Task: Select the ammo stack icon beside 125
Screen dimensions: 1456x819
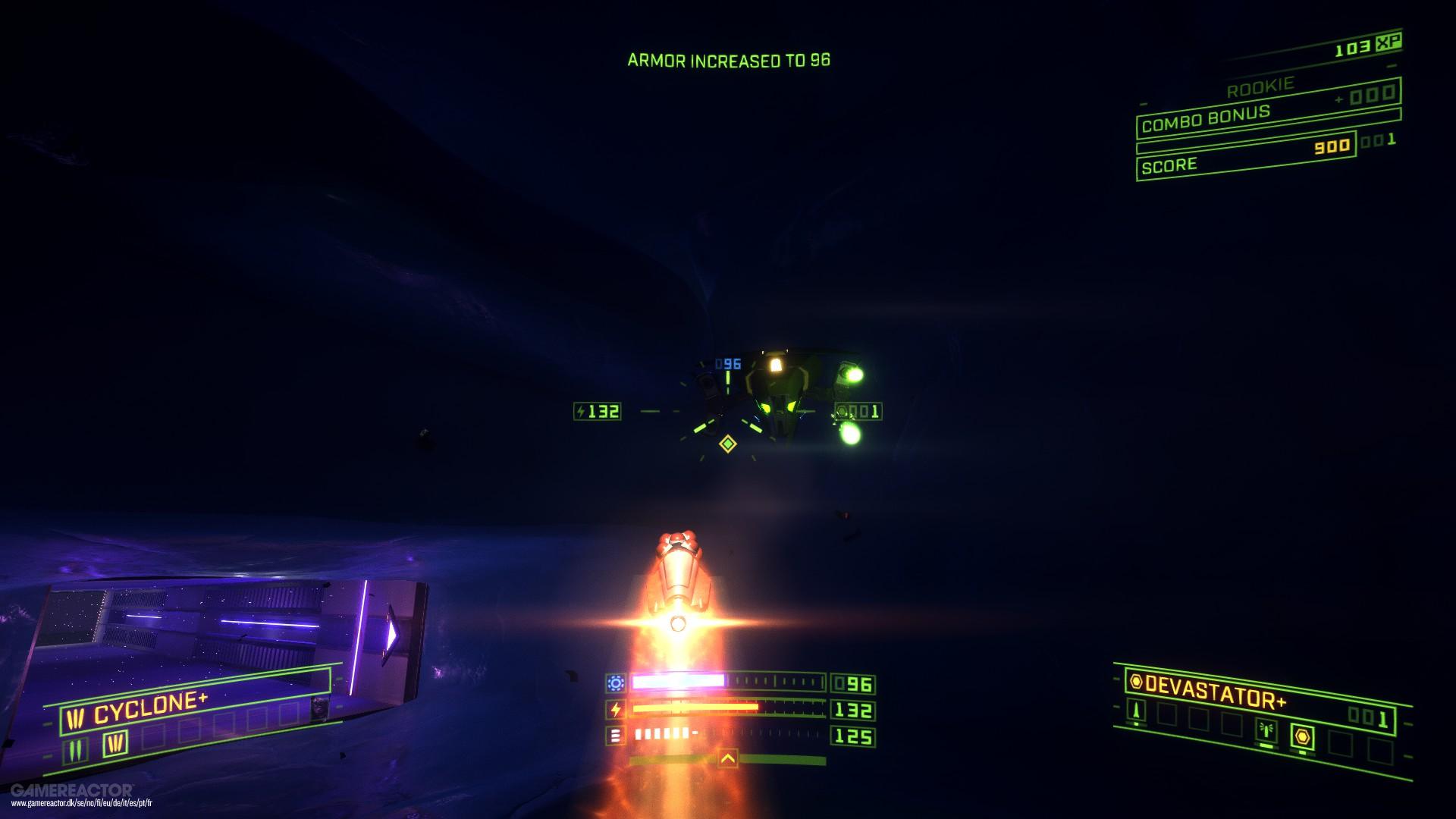Action: 617,735
